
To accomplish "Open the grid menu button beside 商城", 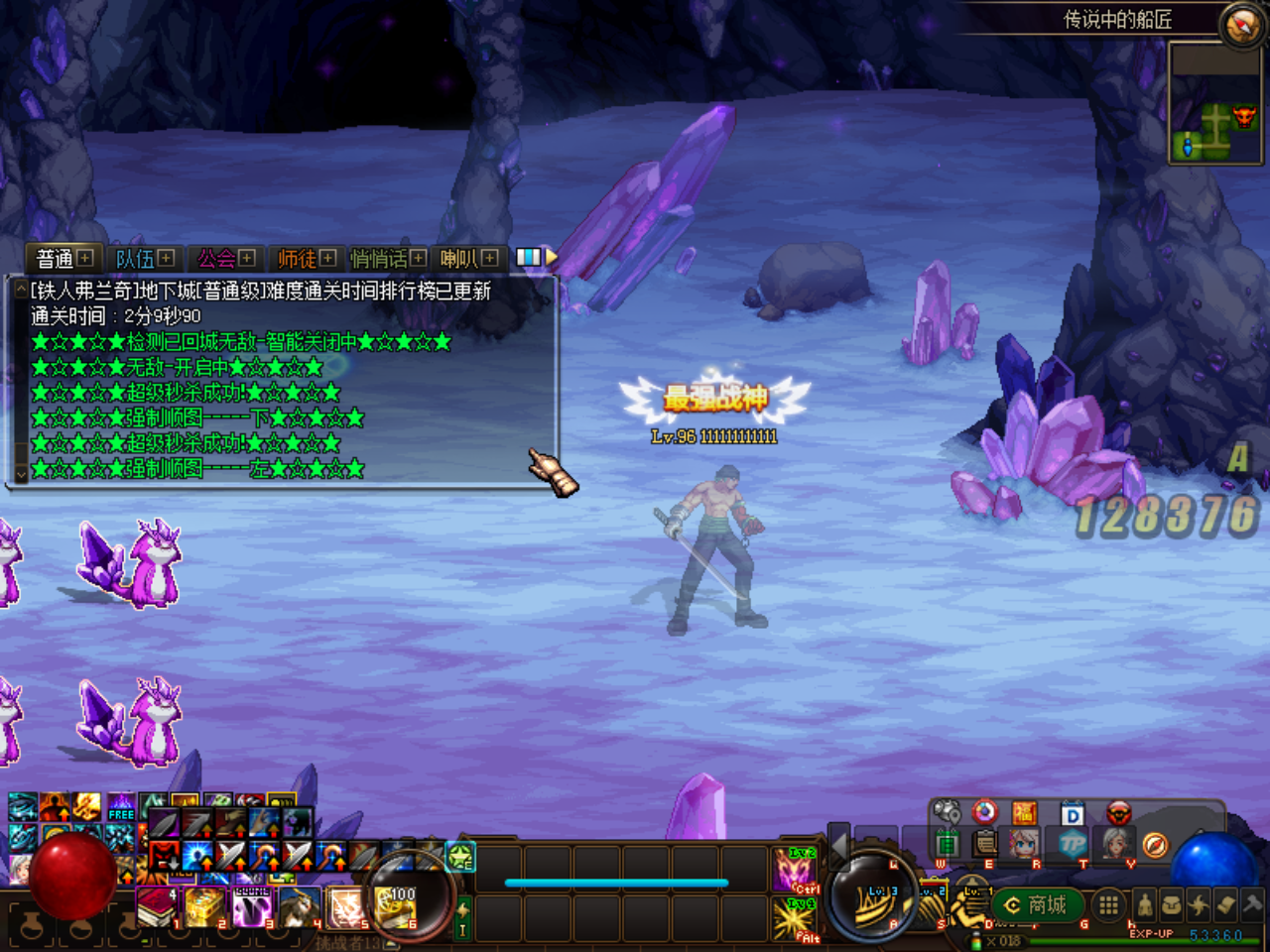I will click(x=1108, y=904).
